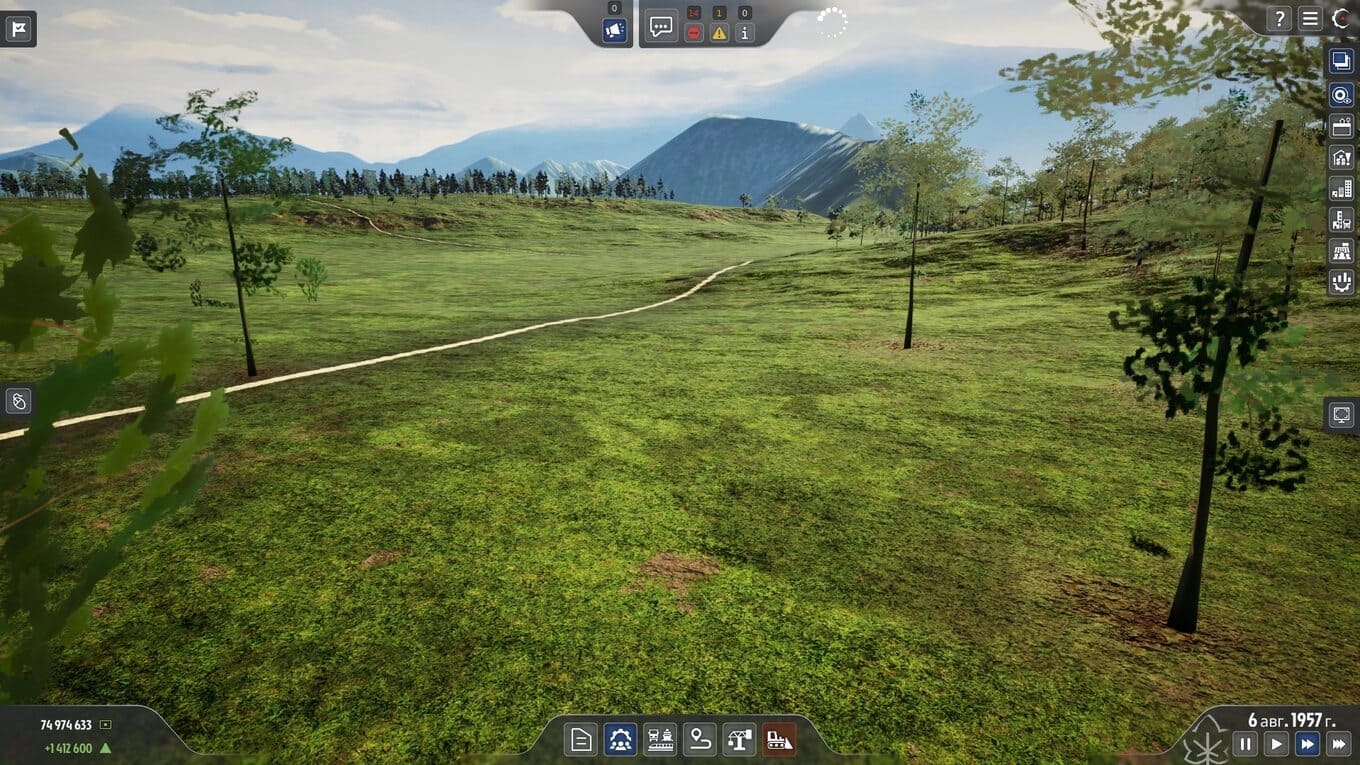This screenshot has width=1360, height=765.
Task: Pause the game simulation
Action: [x=1245, y=743]
